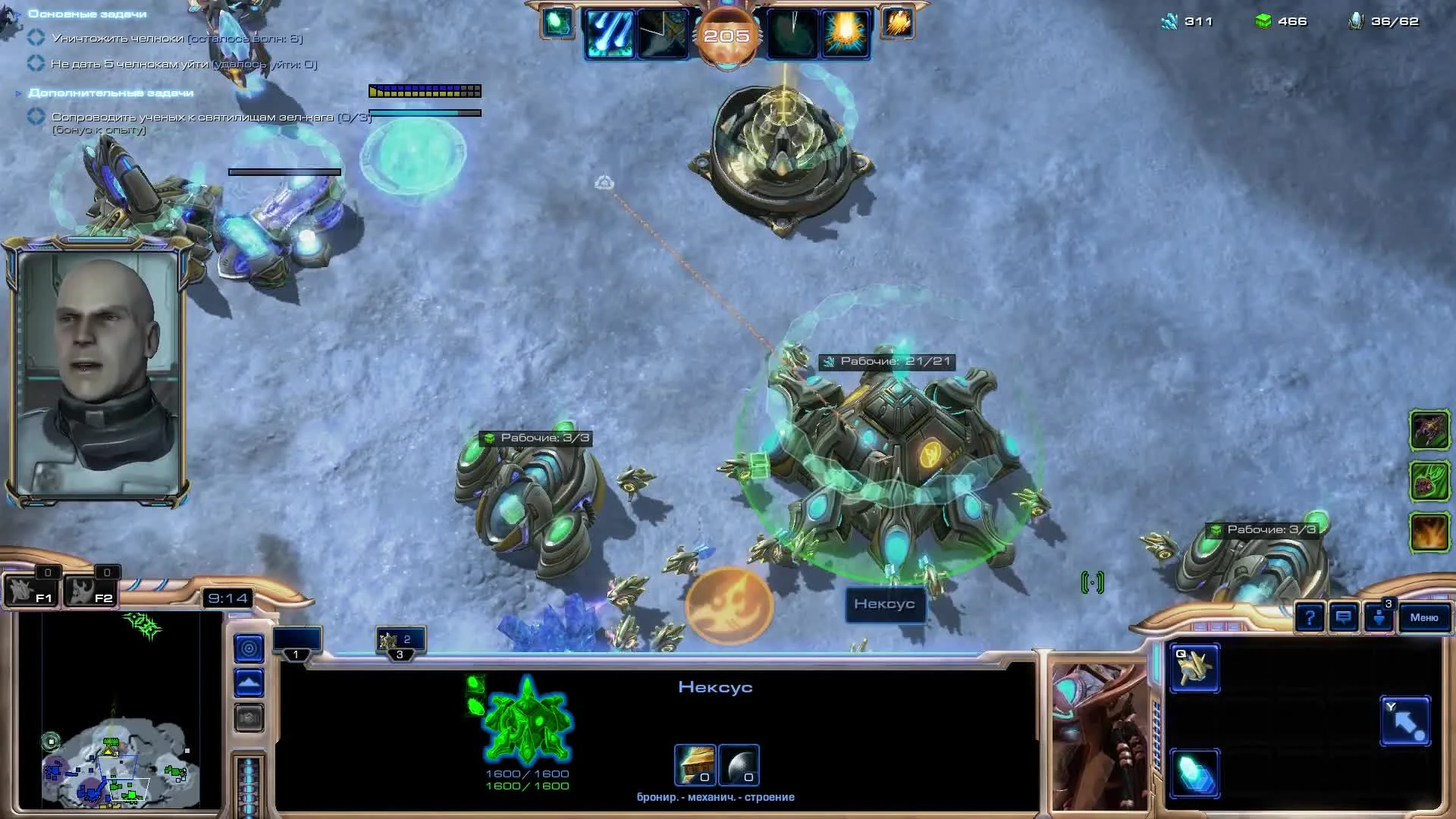Click the wave counter orb showing 205

tap(728, 34)
